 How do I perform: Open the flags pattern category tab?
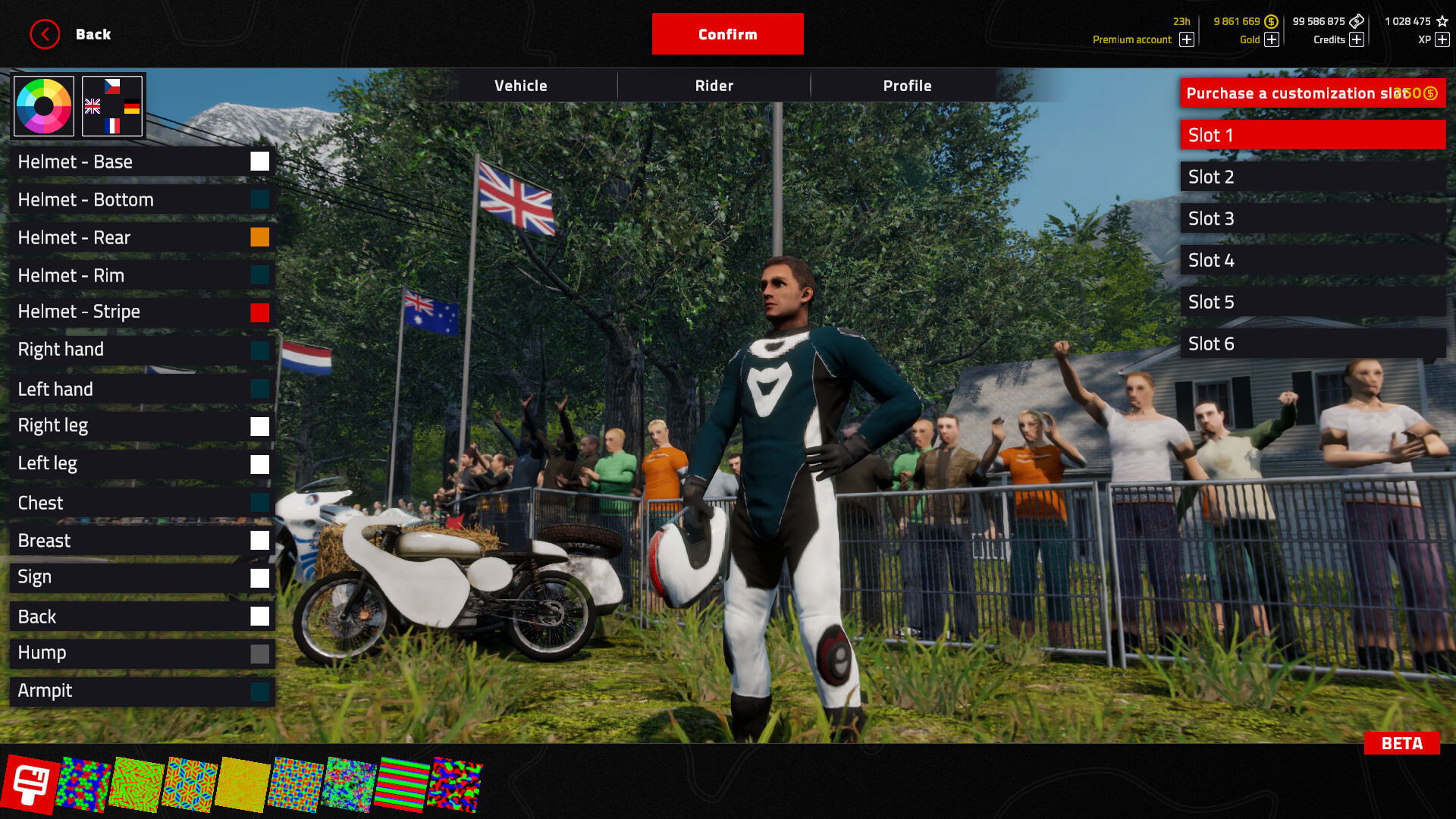click(x=112, y=105)
